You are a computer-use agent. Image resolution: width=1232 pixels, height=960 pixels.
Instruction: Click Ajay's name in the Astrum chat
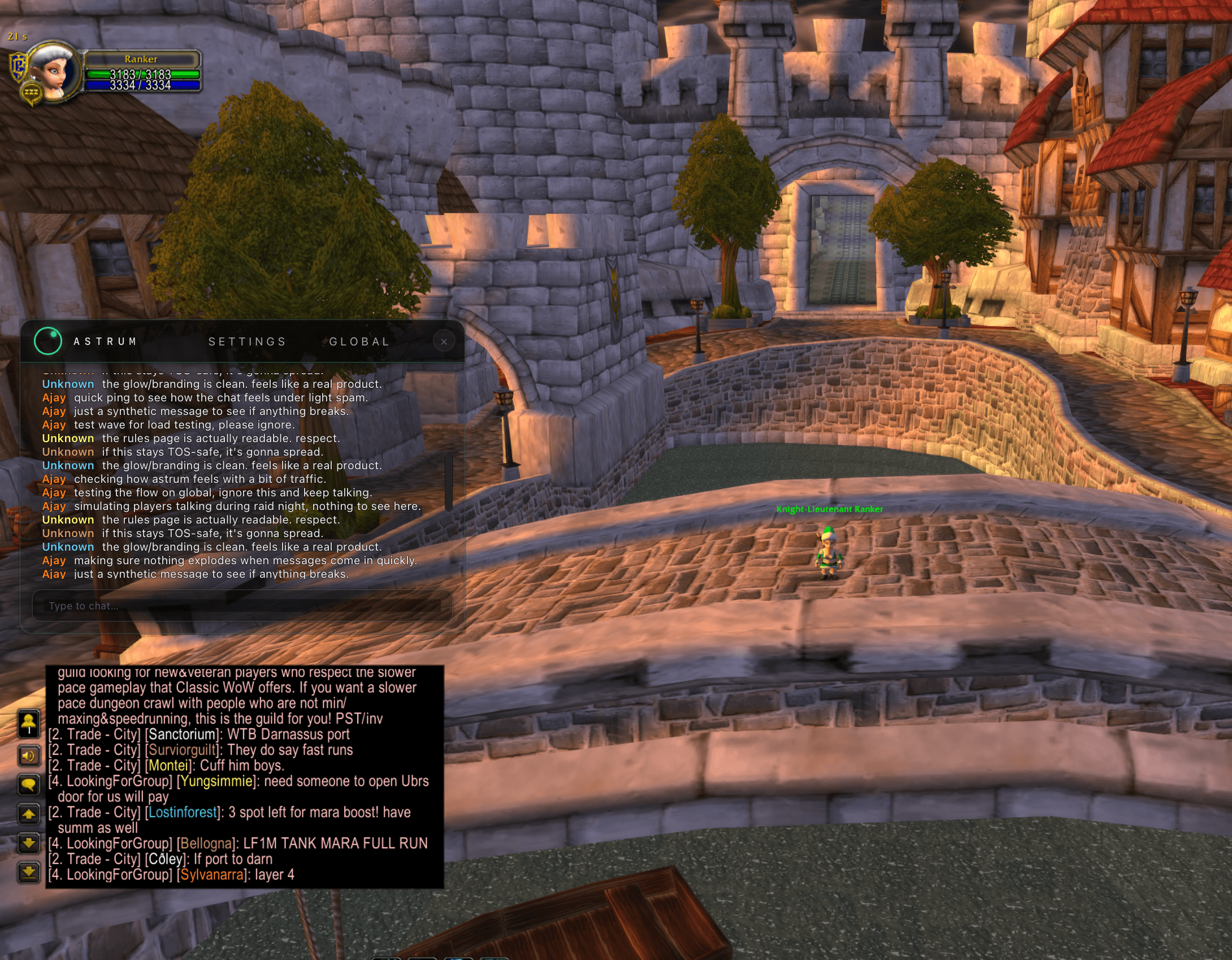[54, 397]
